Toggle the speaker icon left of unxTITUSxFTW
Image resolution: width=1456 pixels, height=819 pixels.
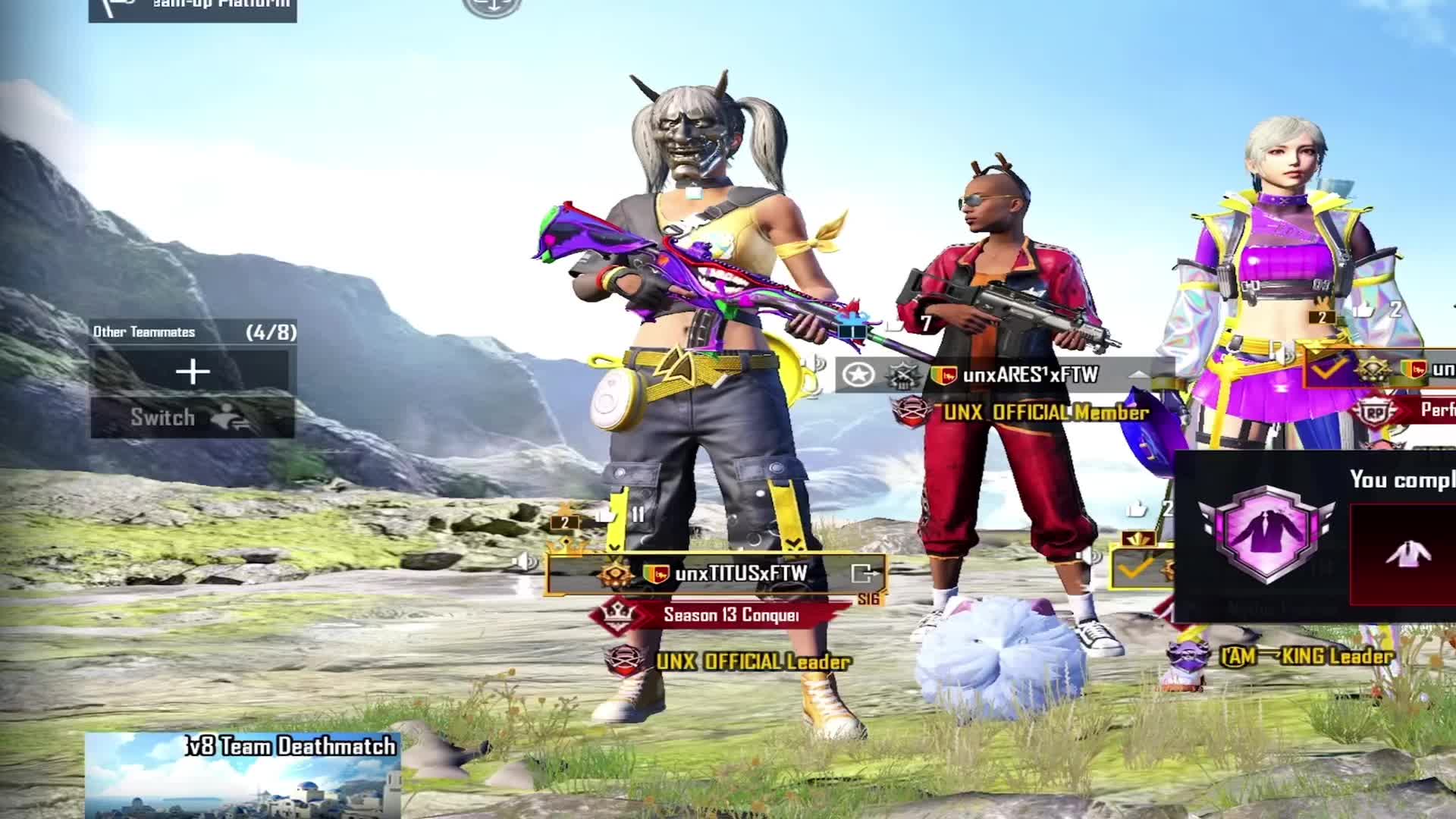tap(524, 563)
